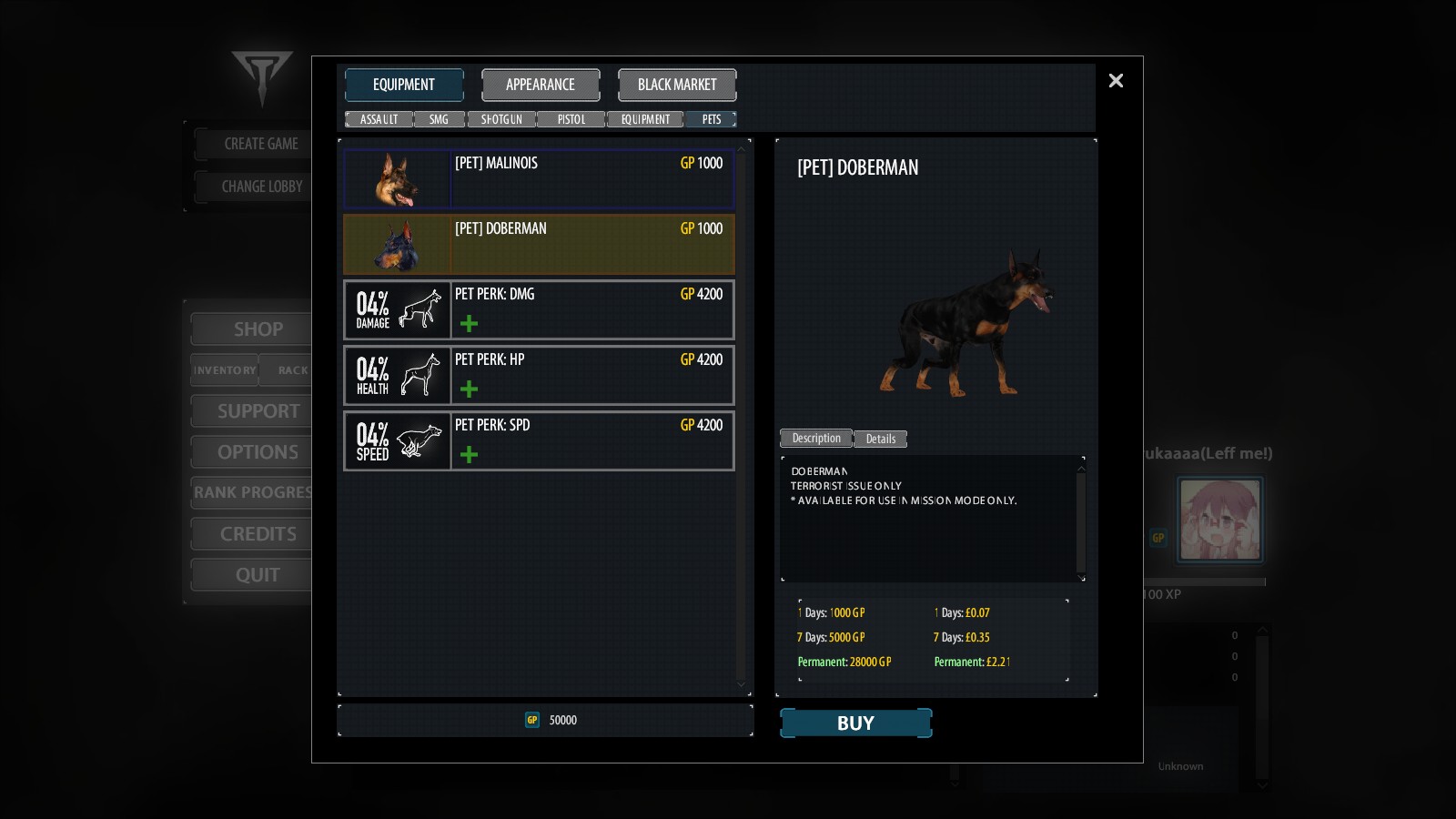The image size is (1456, 819).
Task: Select the SHOTGUN weapon category
Action: tap(501, 119)
